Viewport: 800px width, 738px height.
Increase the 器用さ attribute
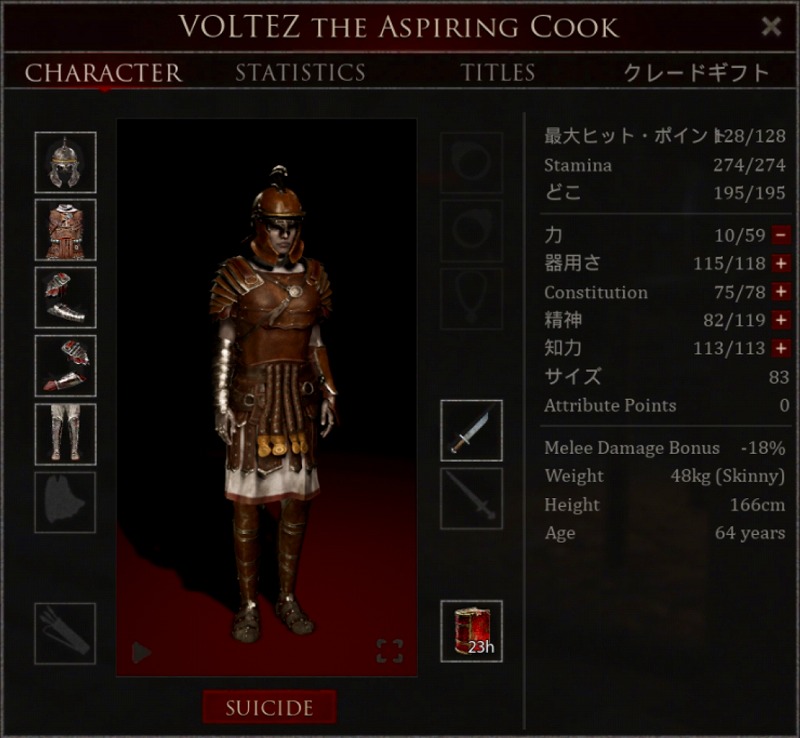point(781,264)
